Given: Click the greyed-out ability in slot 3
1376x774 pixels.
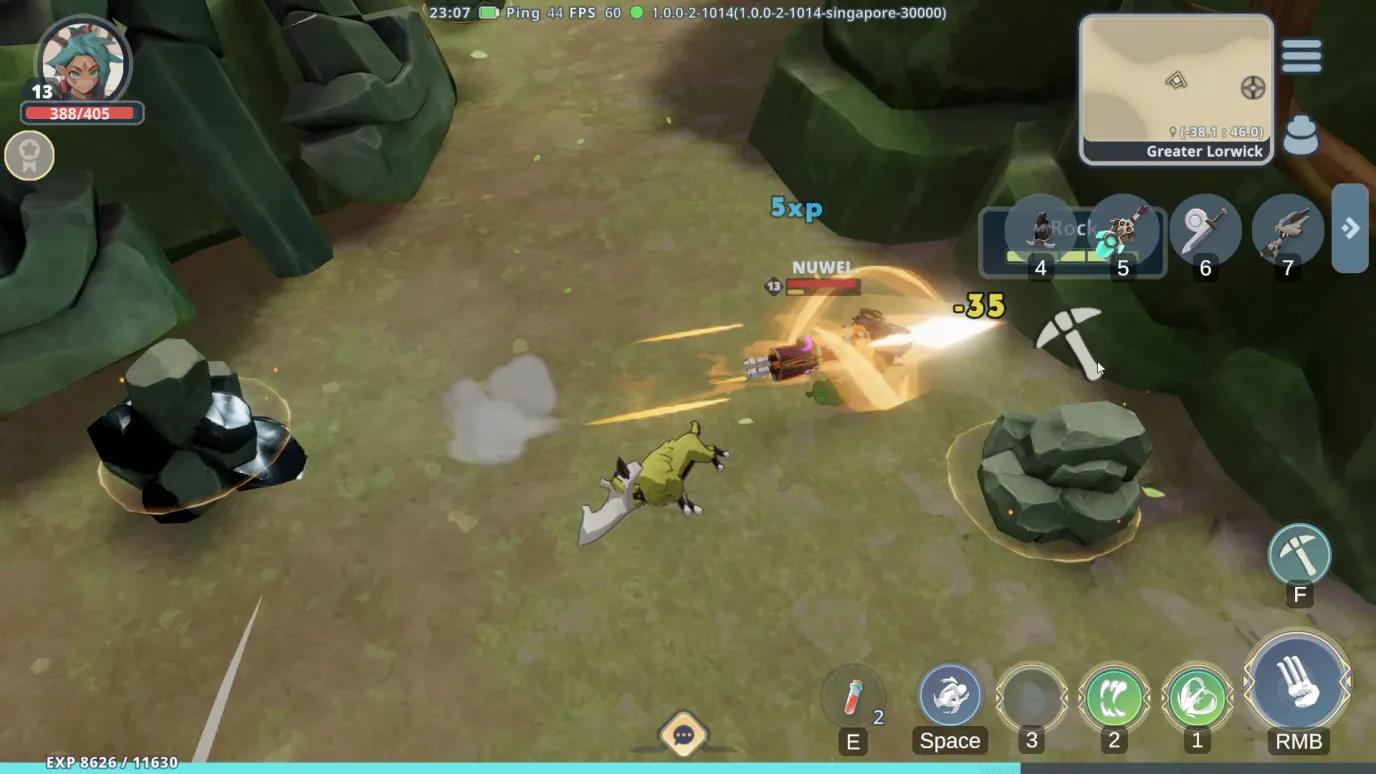Looking at the screenshot, I should (1032, 697).
